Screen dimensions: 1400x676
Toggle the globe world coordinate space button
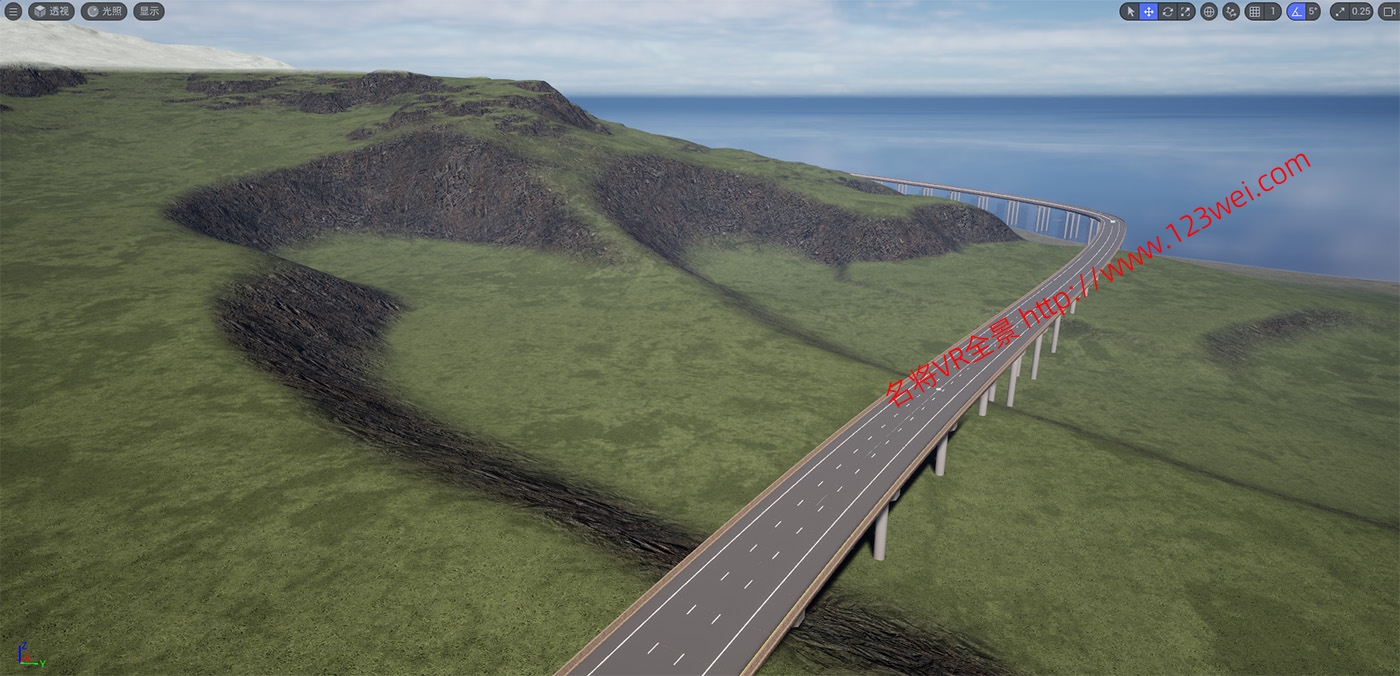[1209, 12]
